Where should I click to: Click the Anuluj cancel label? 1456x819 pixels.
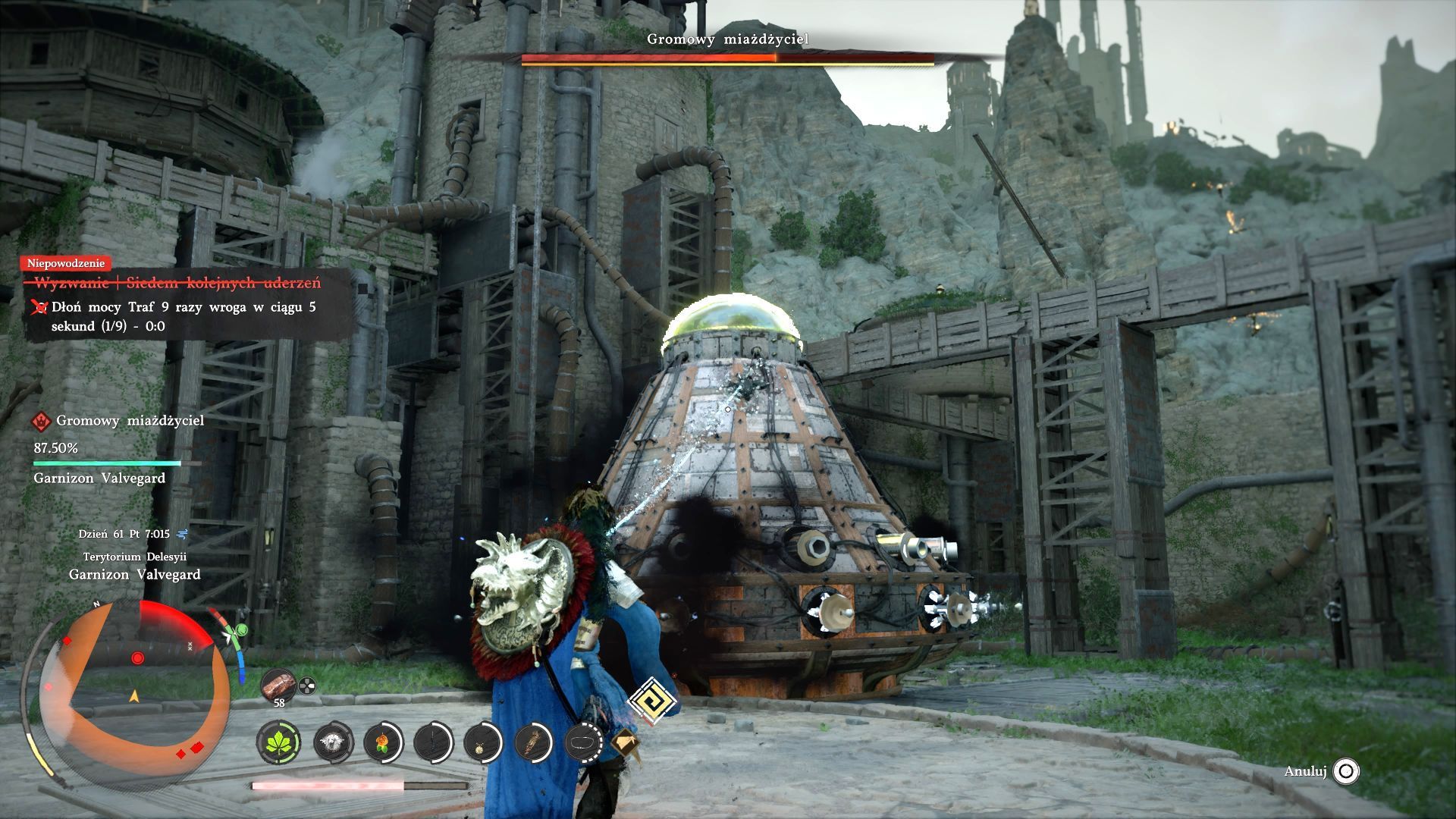[x=1304, y=772]
